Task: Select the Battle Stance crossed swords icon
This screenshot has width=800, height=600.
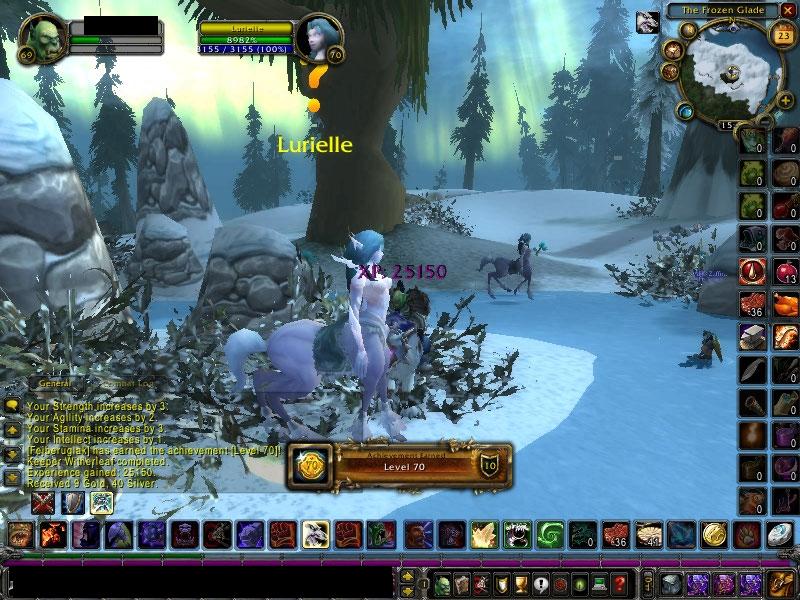Action: 43,503
